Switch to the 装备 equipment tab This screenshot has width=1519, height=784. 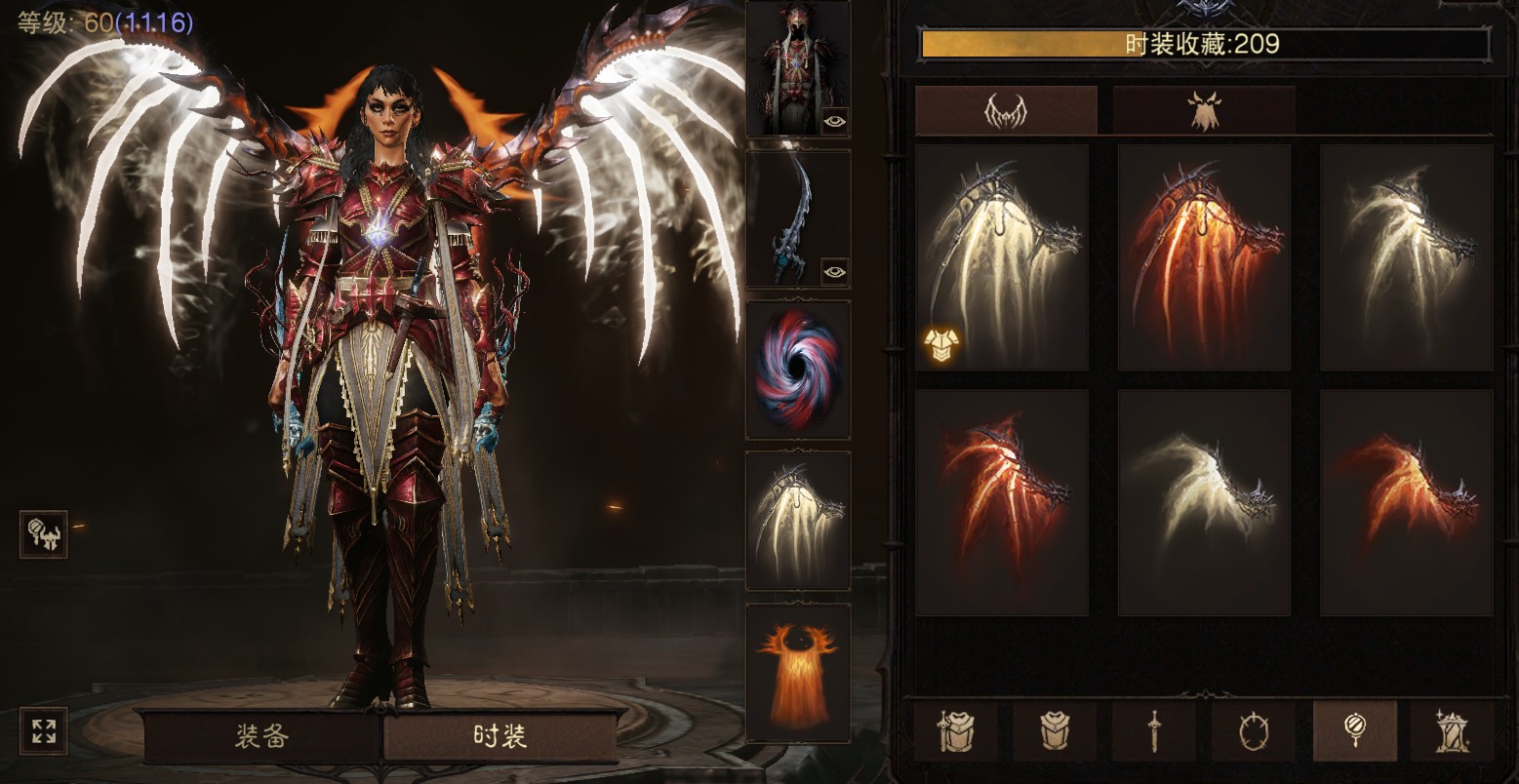click(261, 736)
